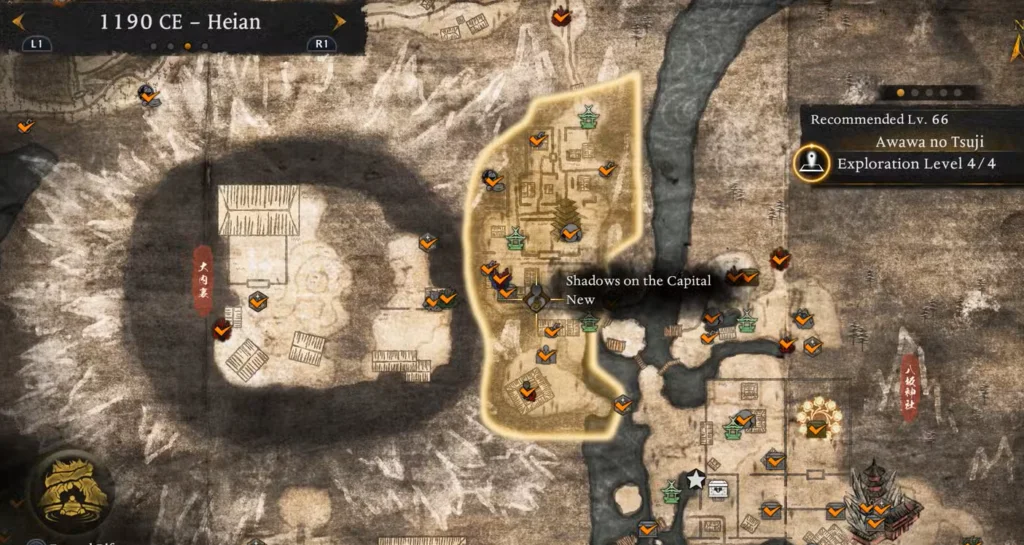Click the red banner beside the dark ring

[202, 279]
